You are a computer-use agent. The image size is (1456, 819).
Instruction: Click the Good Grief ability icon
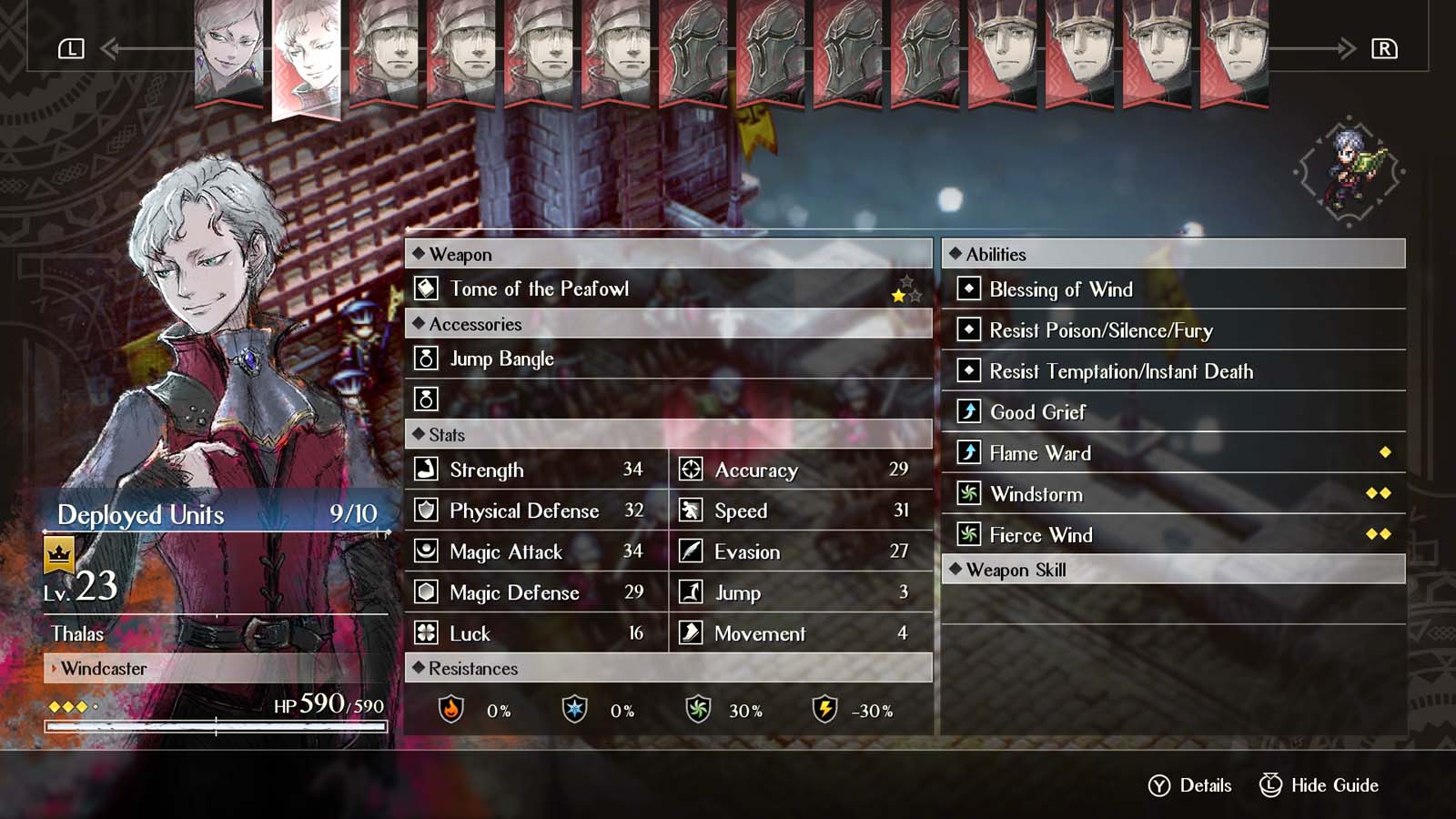pos(967,412)
